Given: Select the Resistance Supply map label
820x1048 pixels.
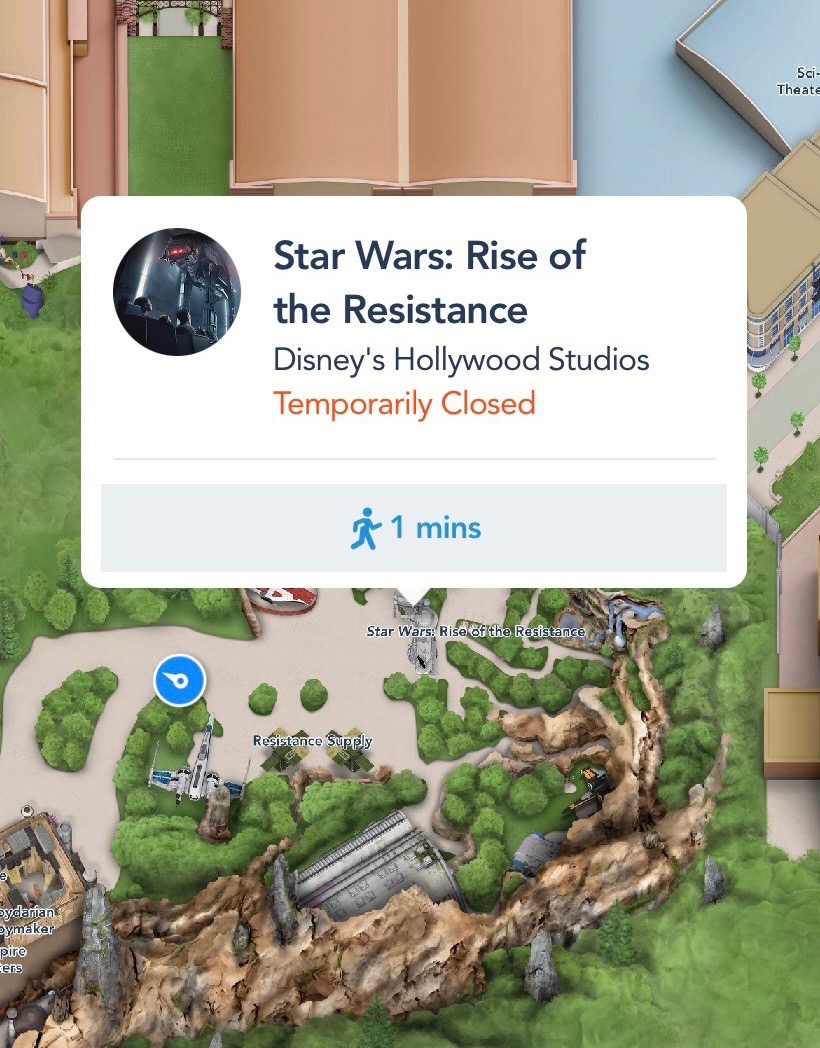Looking at the screenshot, I should pos(312,741).
